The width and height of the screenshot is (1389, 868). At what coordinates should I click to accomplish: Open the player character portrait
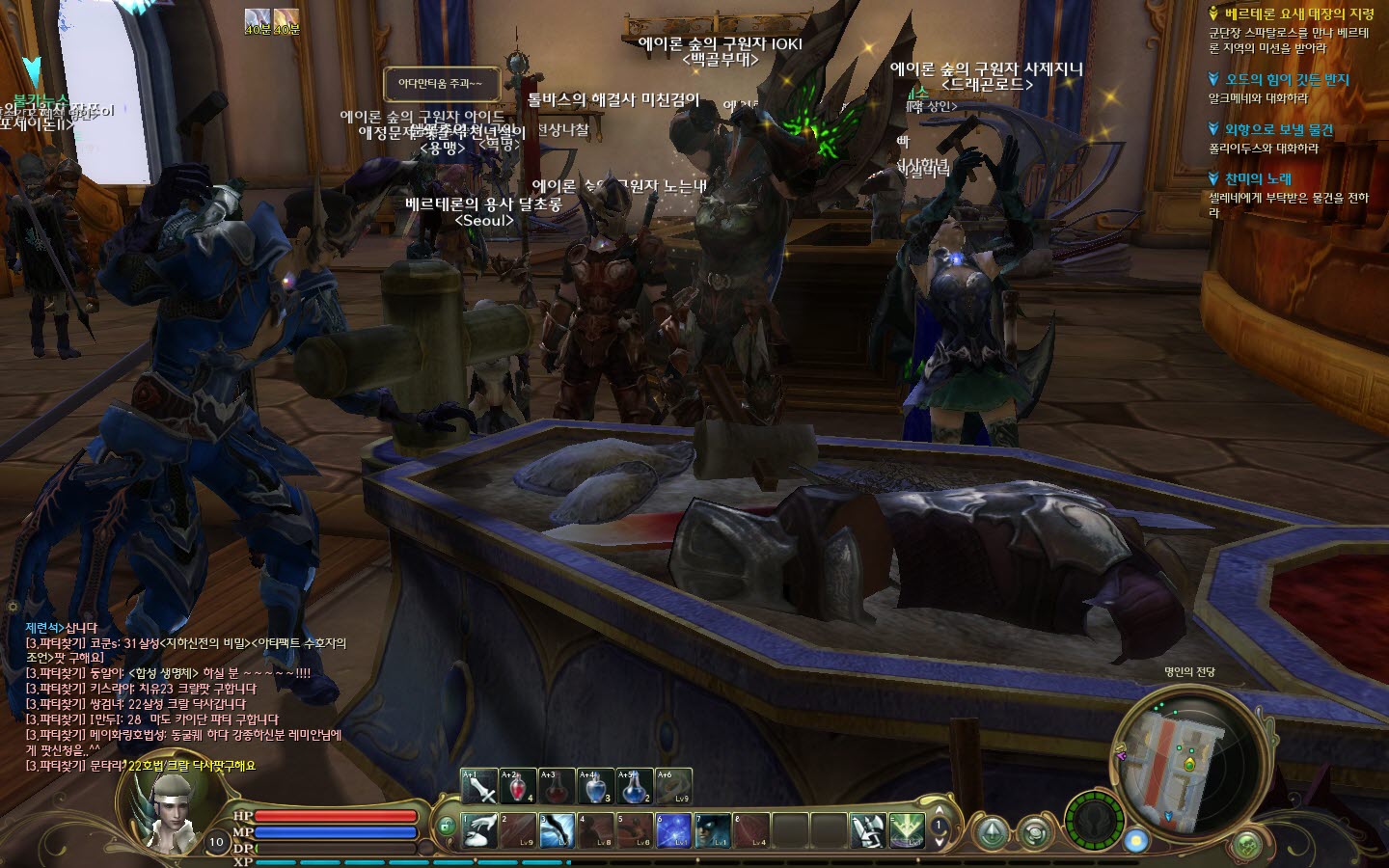click(172, 810)
